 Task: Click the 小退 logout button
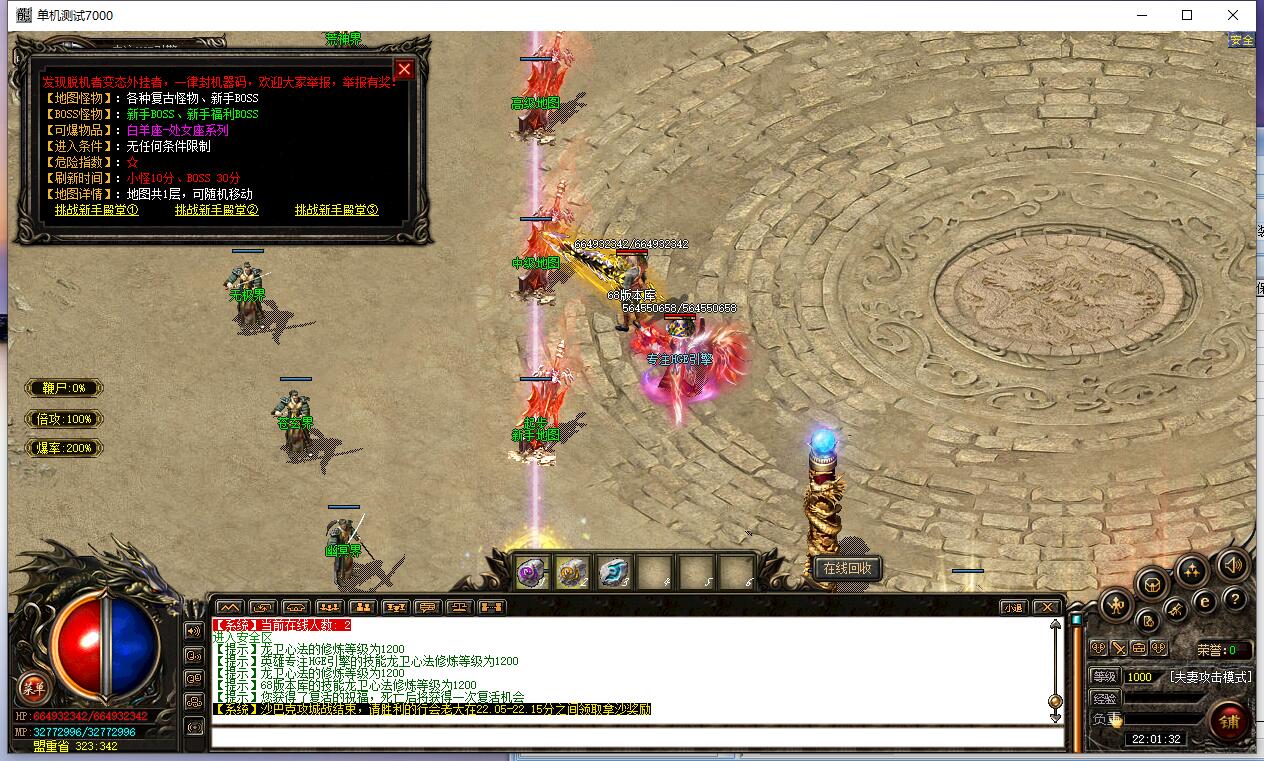point(1014,607)
